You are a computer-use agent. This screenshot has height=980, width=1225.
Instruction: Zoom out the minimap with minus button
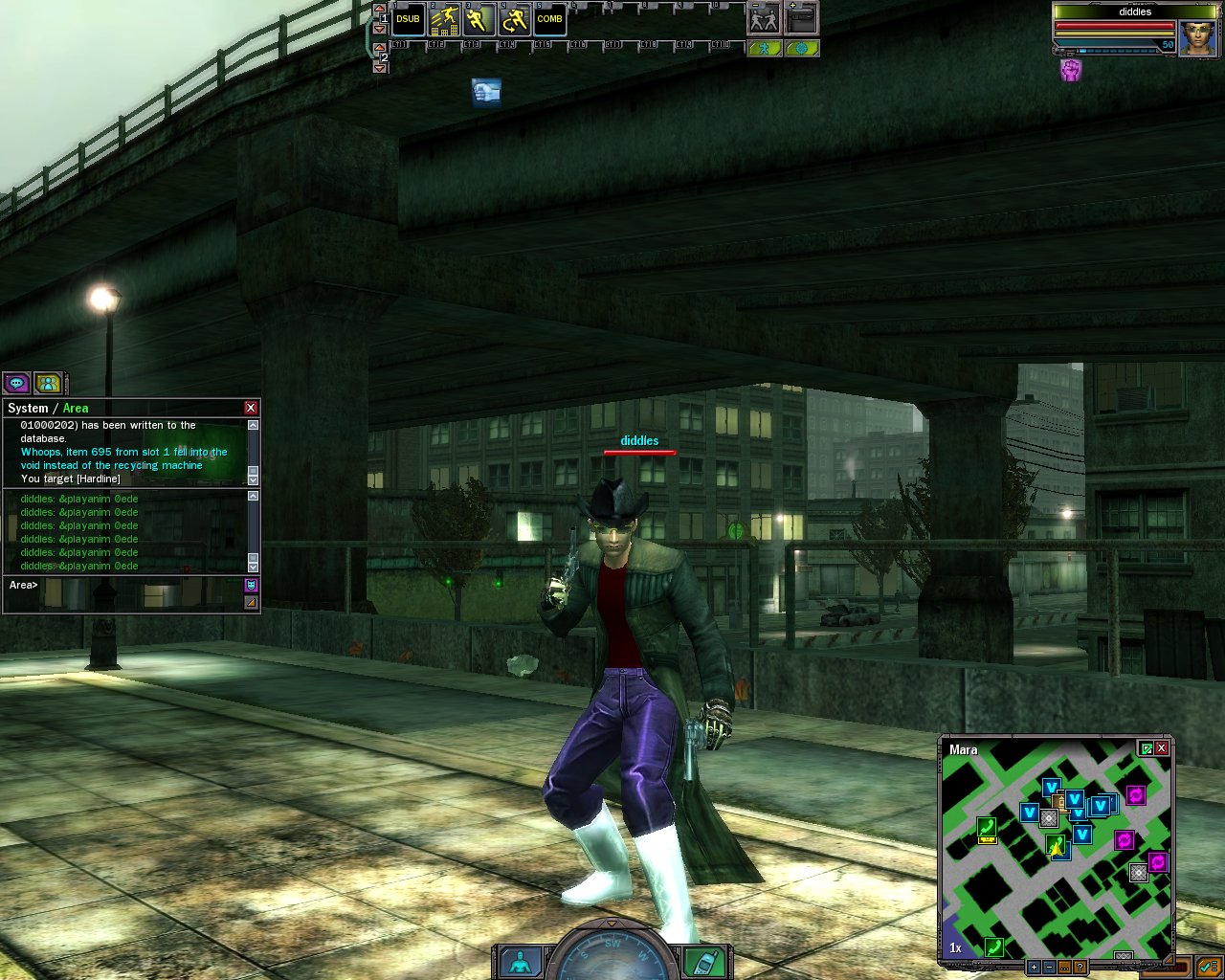[x=1049, y=968]
